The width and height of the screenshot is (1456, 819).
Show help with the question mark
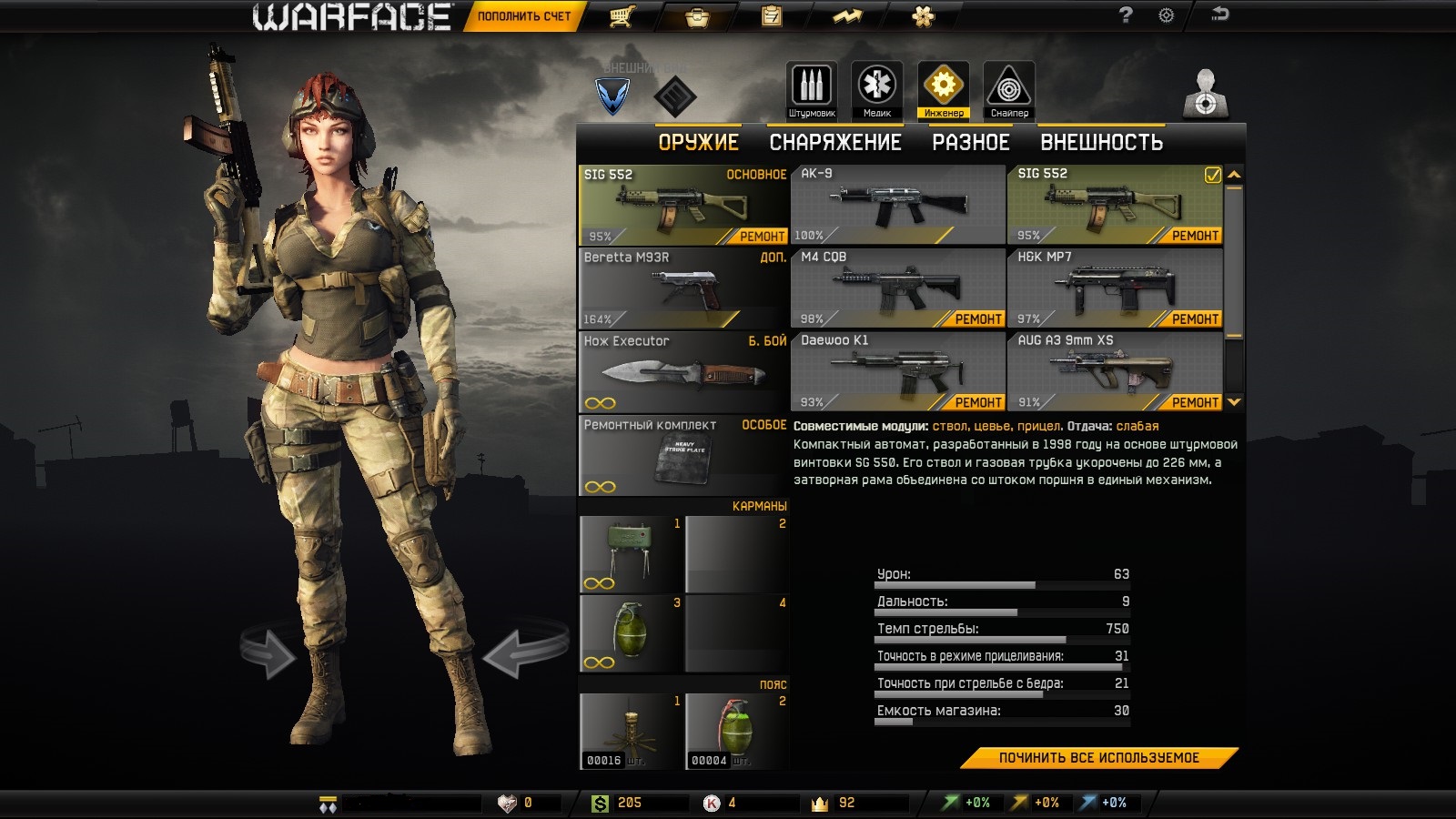coord(1126,15)
